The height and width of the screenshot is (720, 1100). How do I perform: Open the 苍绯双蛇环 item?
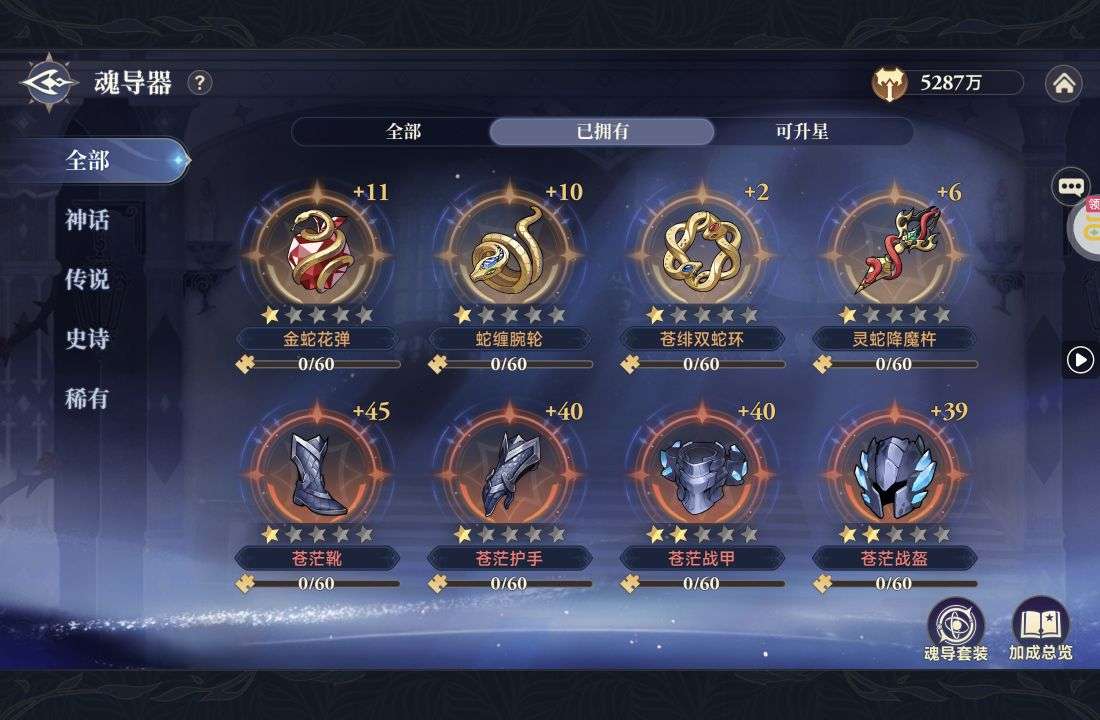pyautogui.click(x=702, y=249)
